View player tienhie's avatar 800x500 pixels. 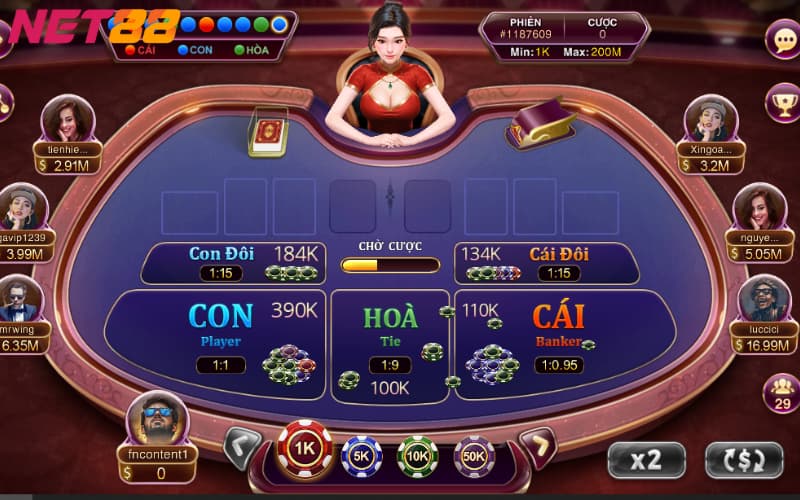[x=67, y=119]
